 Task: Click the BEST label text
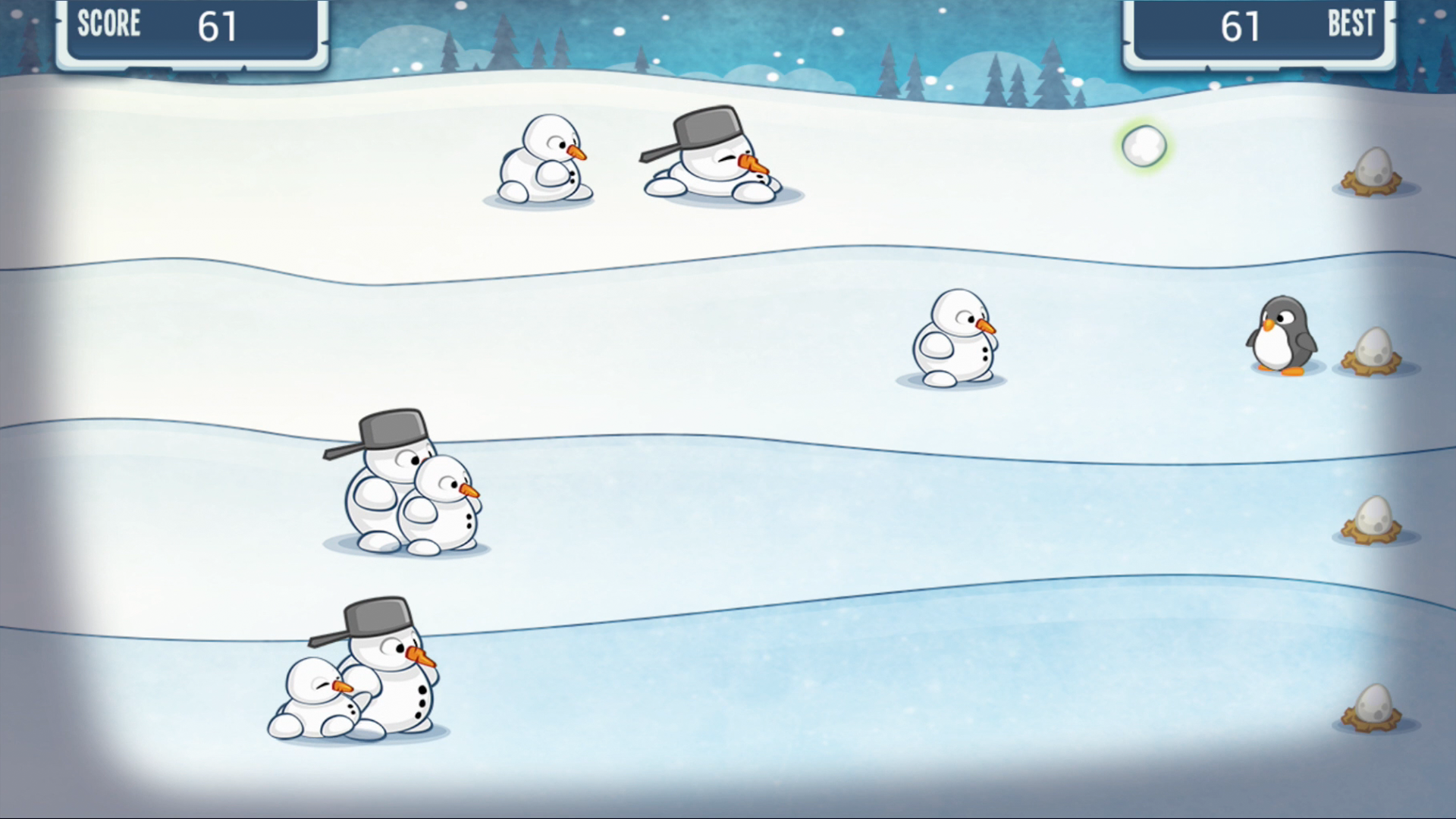(1351, 24)
